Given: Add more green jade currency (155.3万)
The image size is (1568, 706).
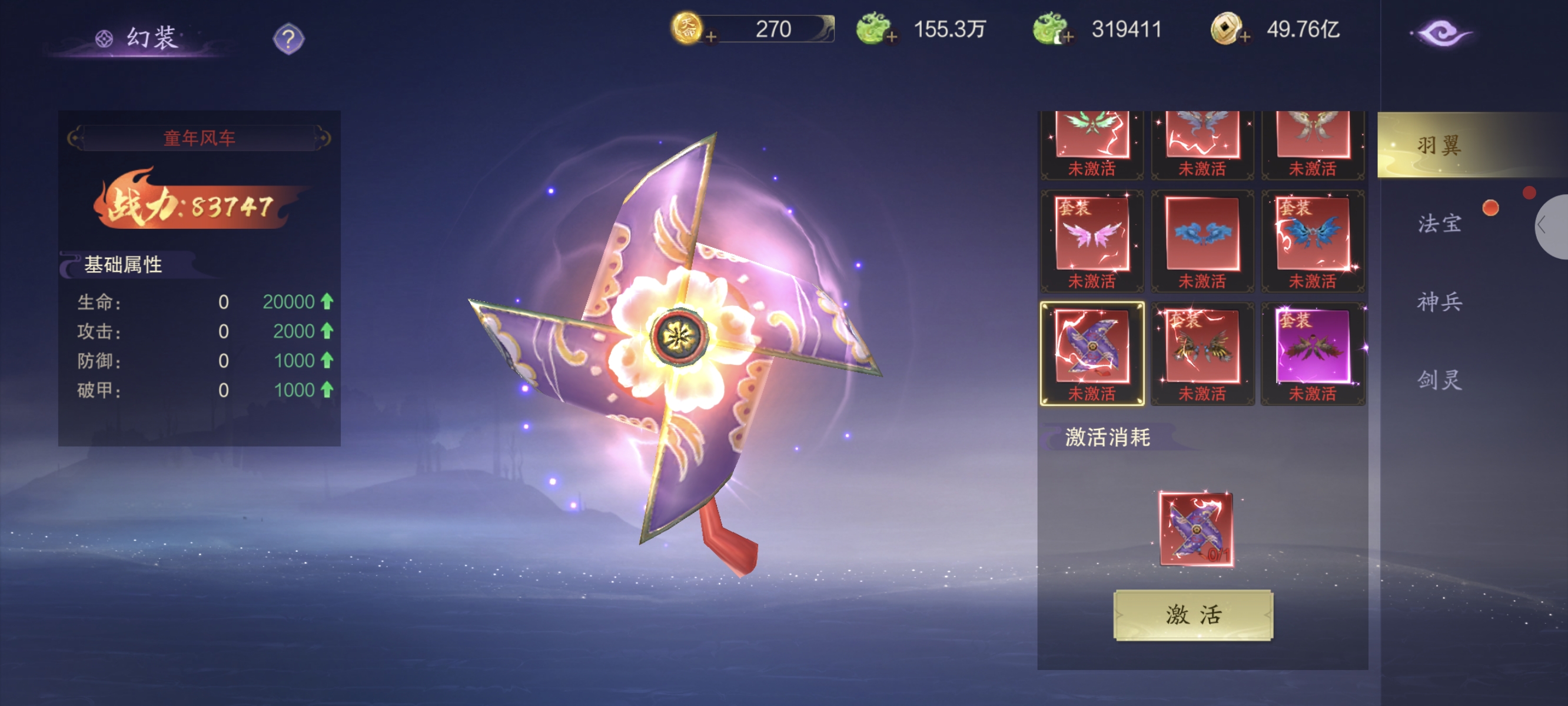Looking at the screenshot, I should [x=892, y=38].
